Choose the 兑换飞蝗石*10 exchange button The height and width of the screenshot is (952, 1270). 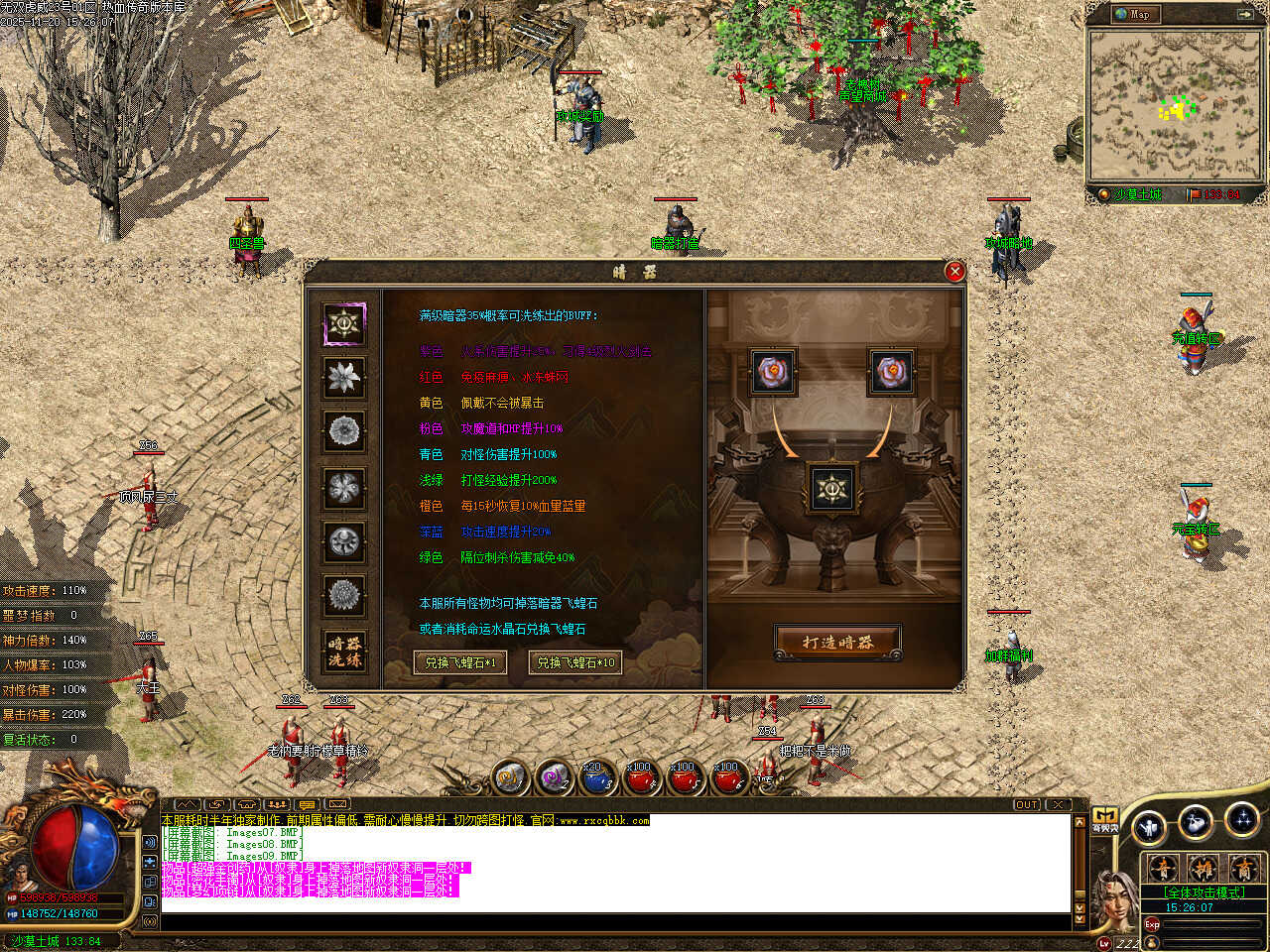coord(575,662)
